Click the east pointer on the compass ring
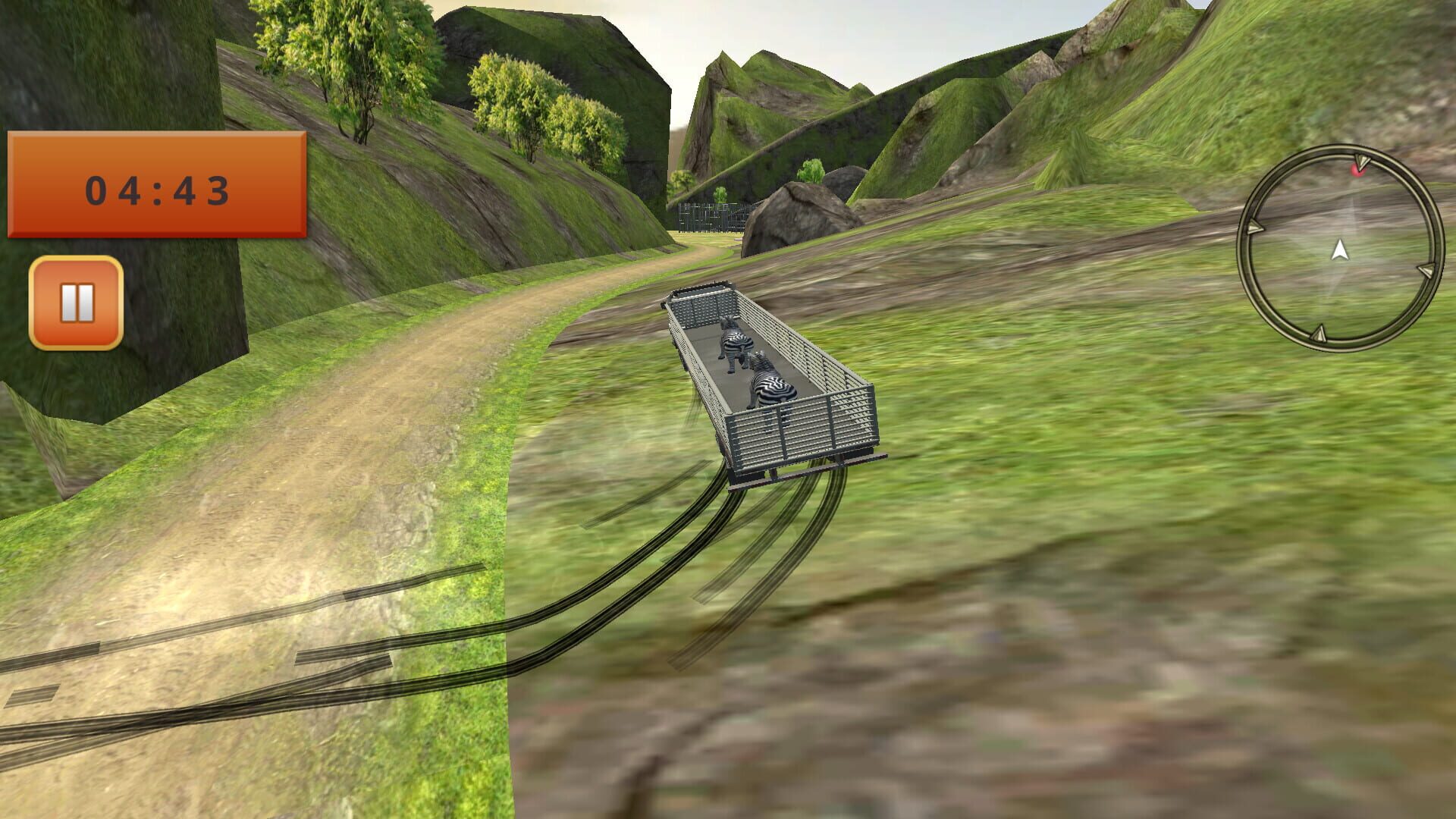This screenshot has width=1456, height=819. 1425,271
